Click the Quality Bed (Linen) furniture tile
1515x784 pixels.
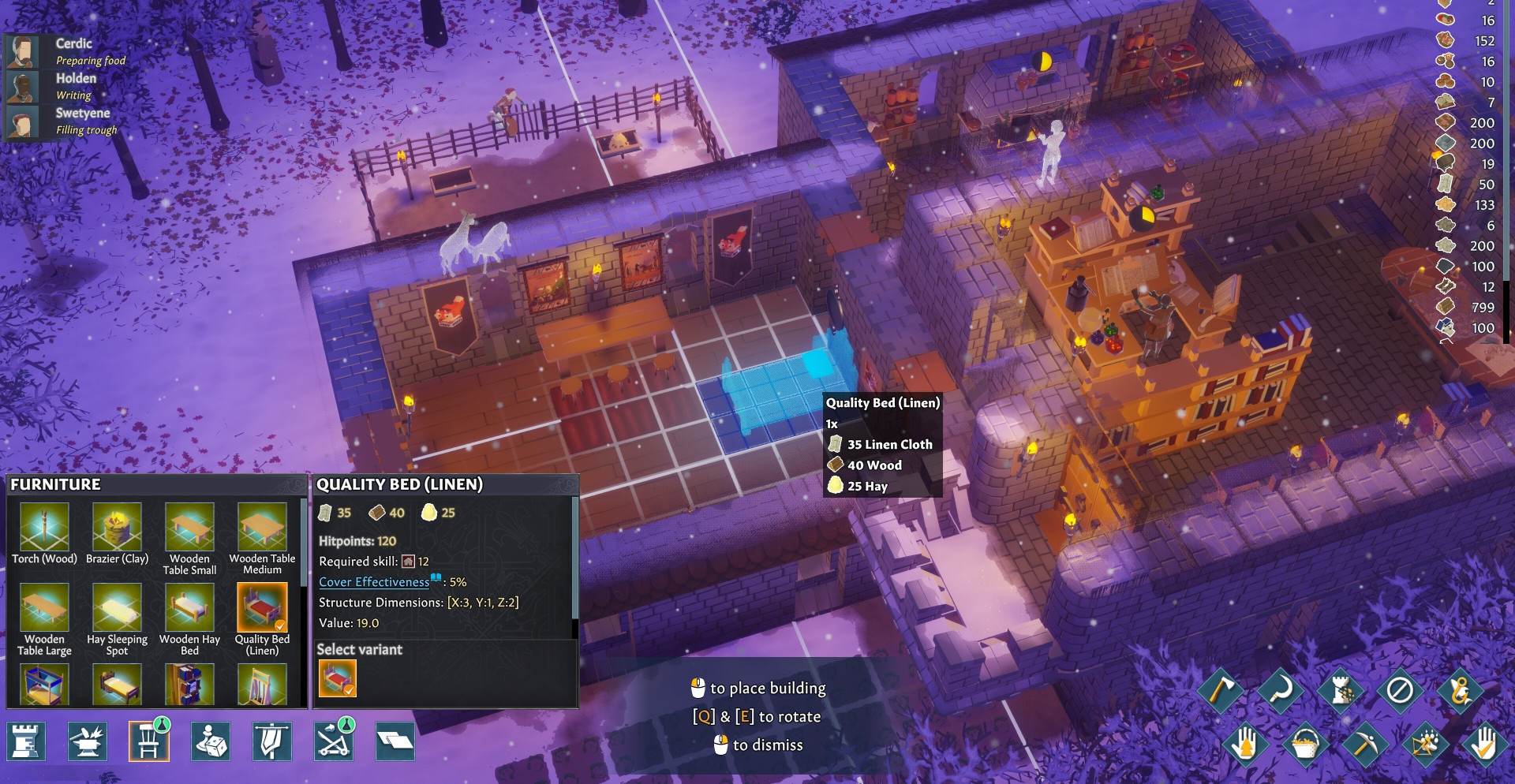click(262, 608)
